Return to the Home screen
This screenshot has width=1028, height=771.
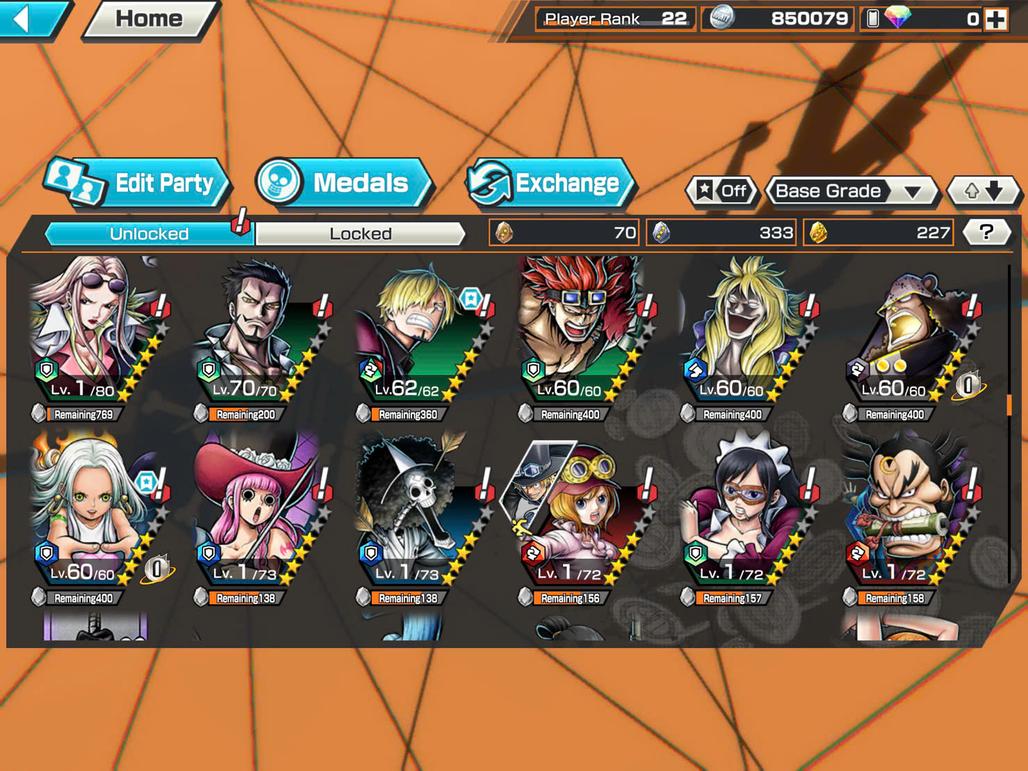tap(148, 19)
